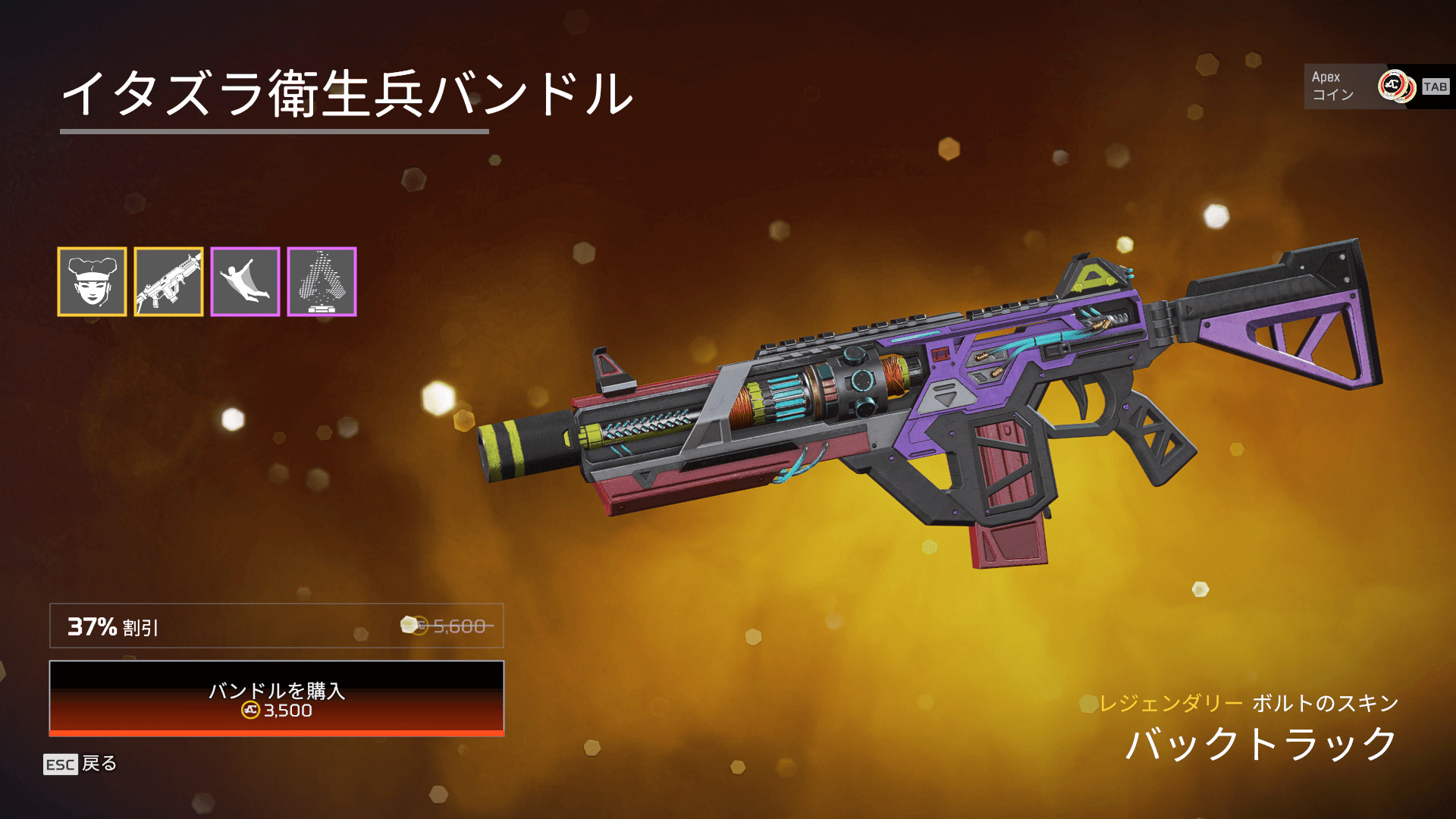Select the Lifeline legend skin thumbnail
1456x819 pixels.
(92, 281)
